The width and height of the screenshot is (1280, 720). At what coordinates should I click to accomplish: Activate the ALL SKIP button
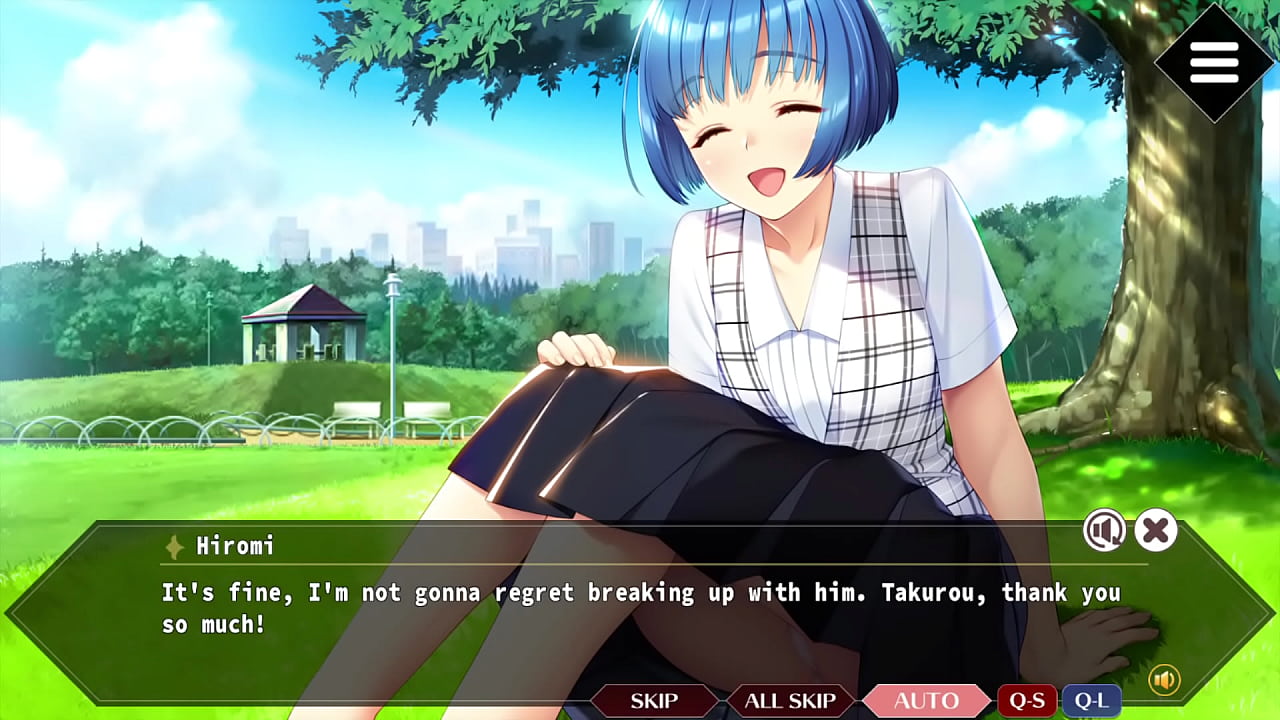[x=790, y=701]
